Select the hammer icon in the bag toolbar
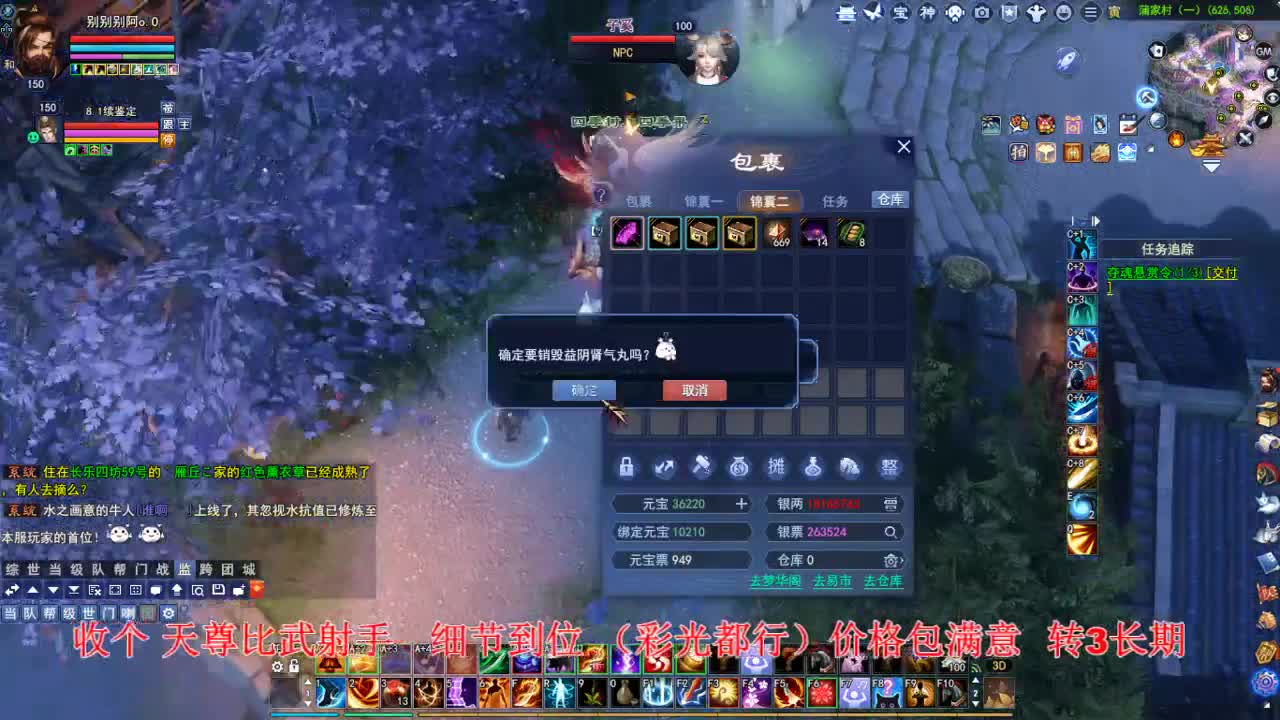This screenshot has height=720, width=1280. (702, 466)
